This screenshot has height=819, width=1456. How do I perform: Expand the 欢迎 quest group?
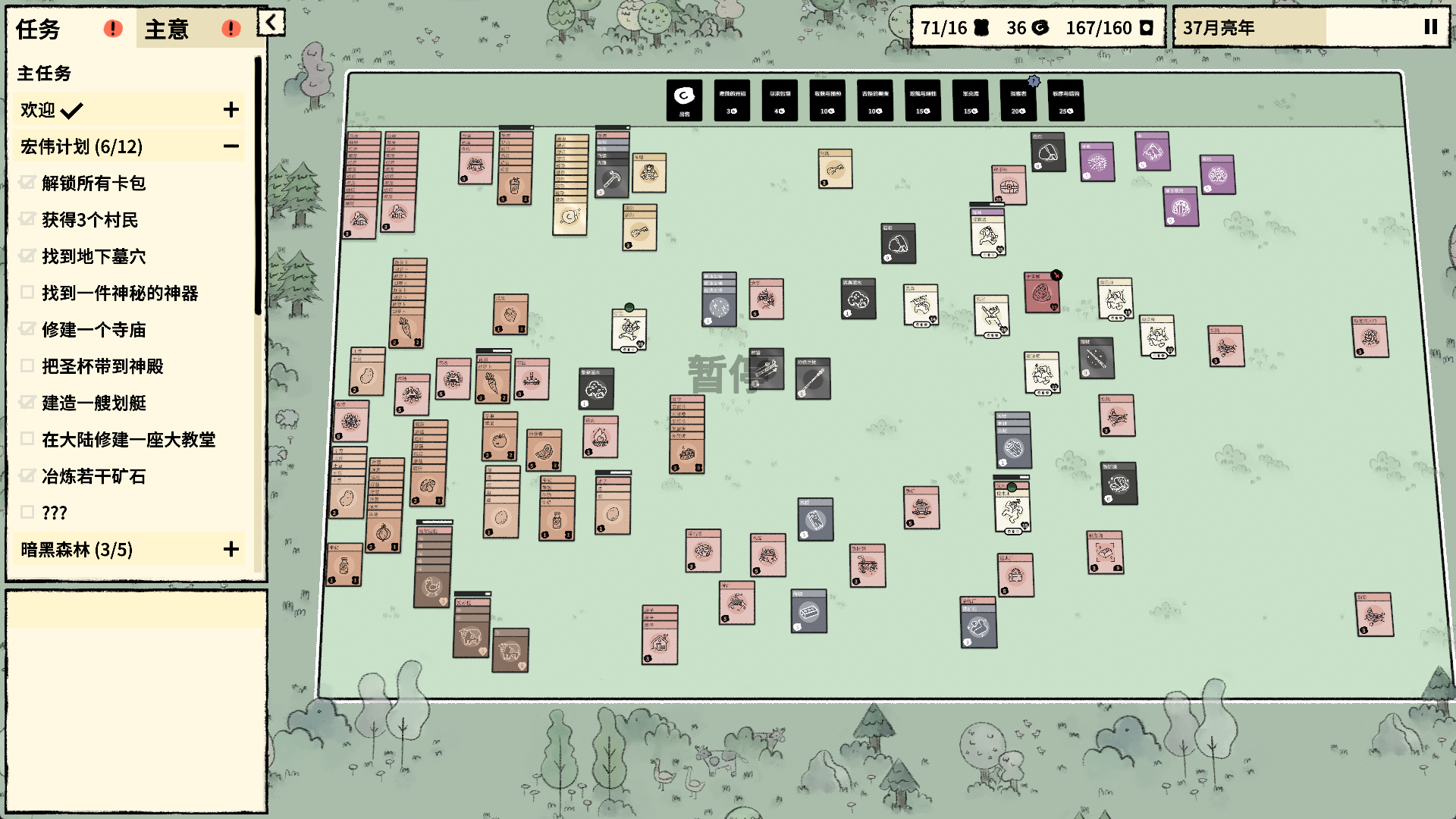(x=231, y=110)
